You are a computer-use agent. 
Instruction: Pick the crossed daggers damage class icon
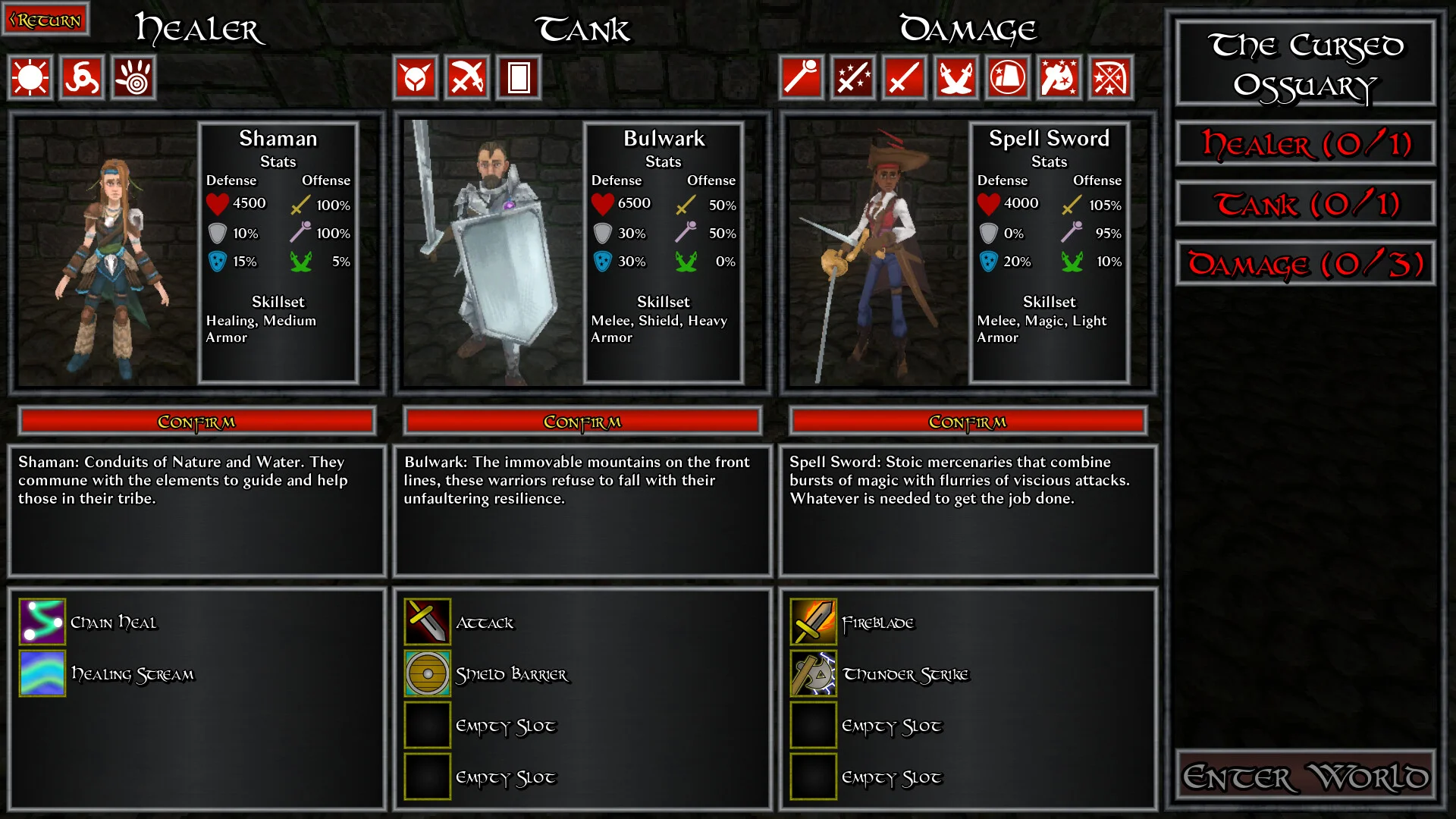coord(956,77)
